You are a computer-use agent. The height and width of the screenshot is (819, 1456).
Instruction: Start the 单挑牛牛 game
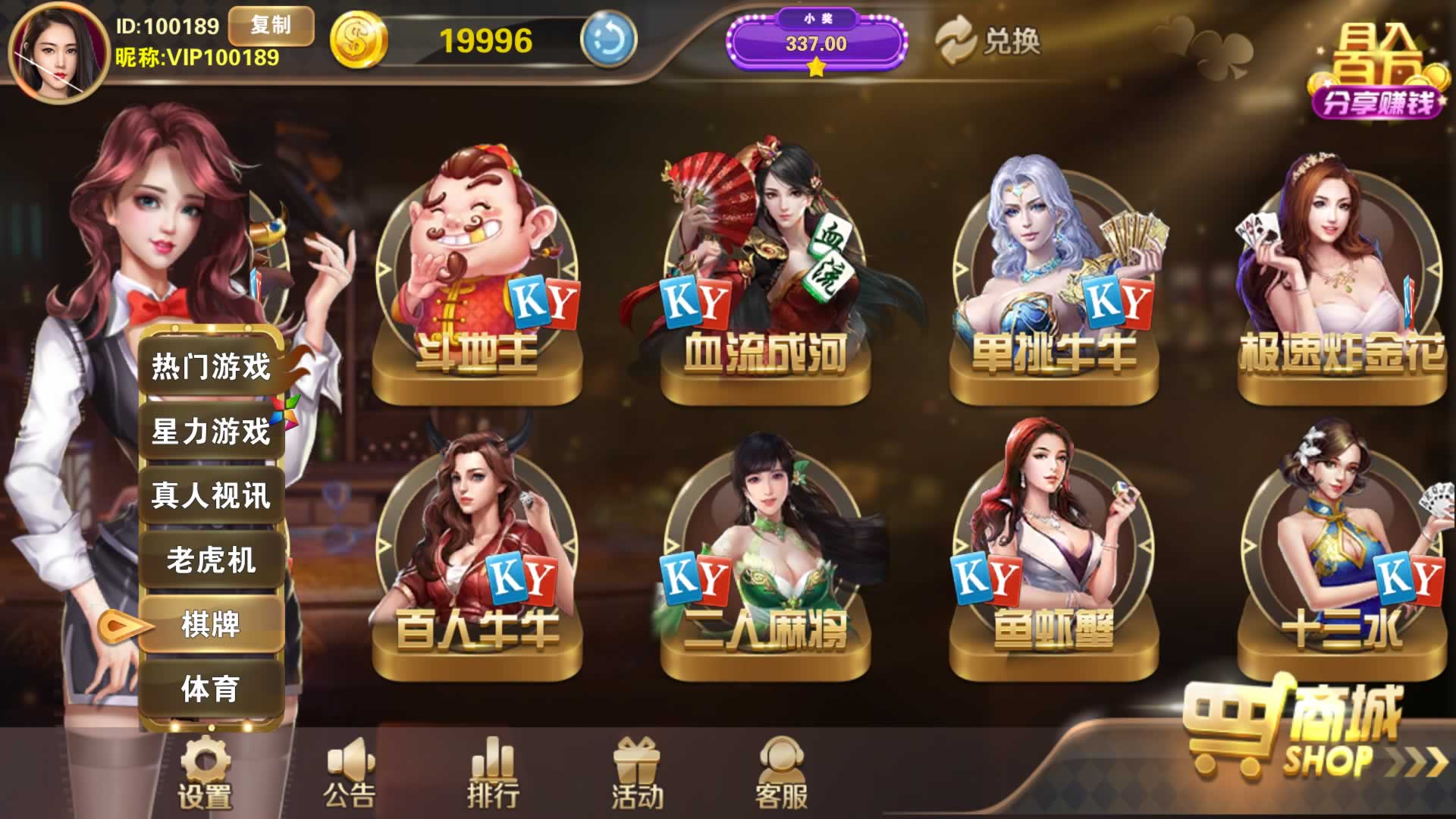pyautogui.click(x=1053, y=281)
